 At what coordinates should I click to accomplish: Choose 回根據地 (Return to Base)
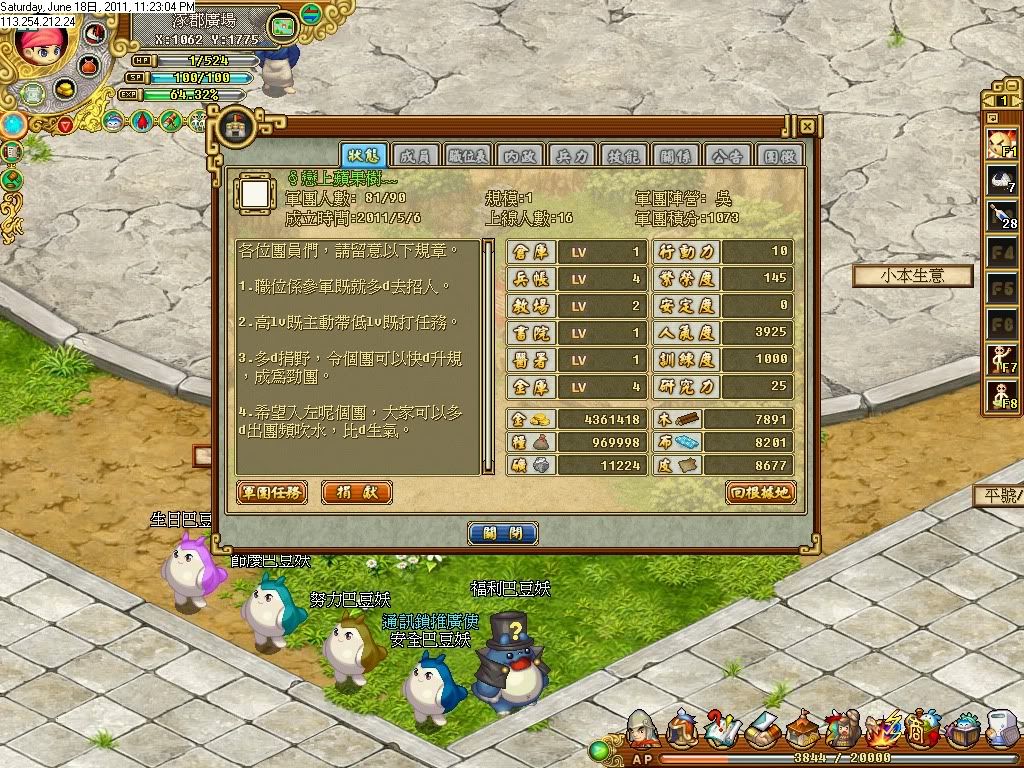760,493
